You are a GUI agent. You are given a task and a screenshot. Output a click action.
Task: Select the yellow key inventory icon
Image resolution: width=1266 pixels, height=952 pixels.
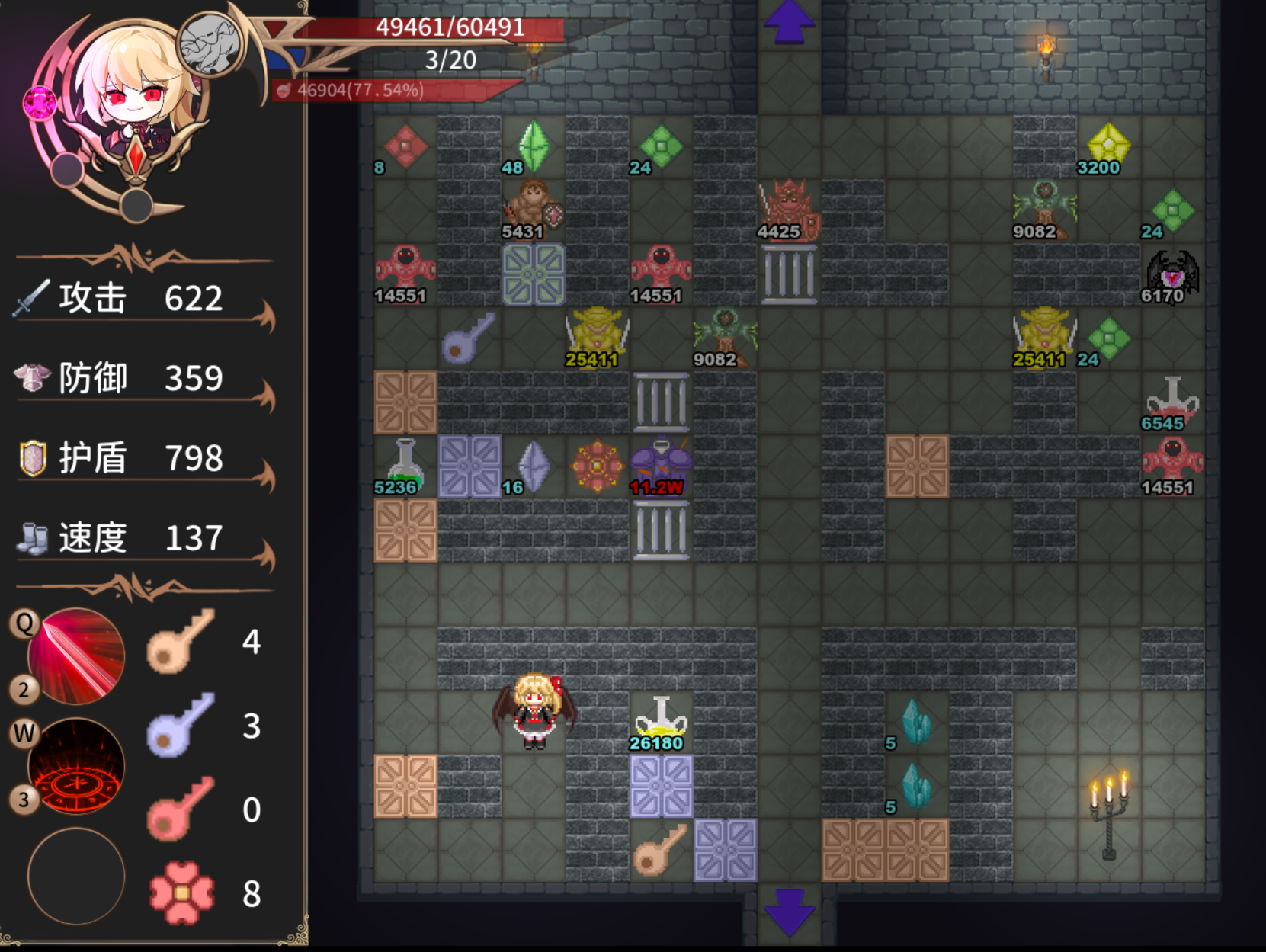pos(180,641)
